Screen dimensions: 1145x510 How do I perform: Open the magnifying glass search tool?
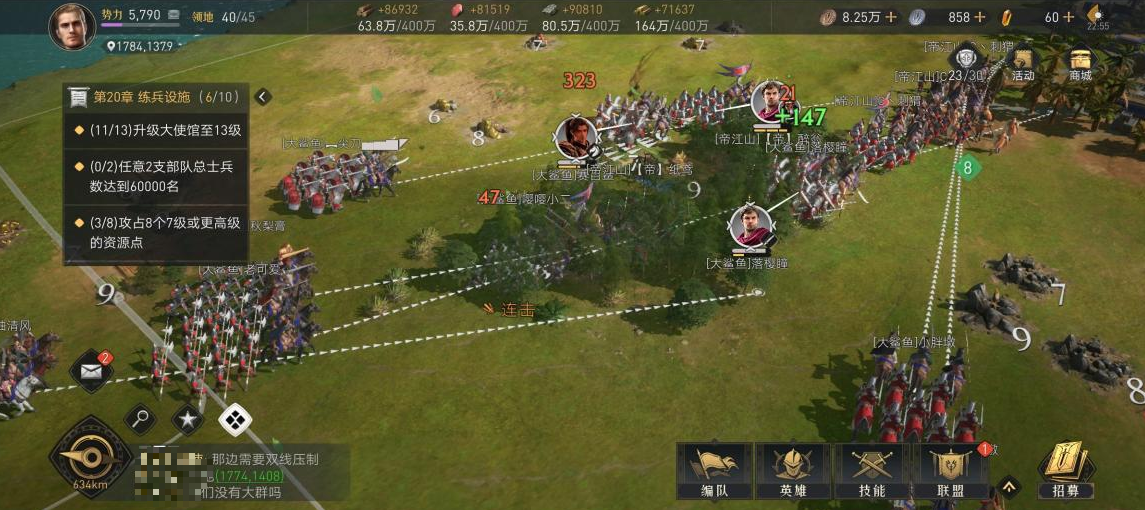point(140,419)
